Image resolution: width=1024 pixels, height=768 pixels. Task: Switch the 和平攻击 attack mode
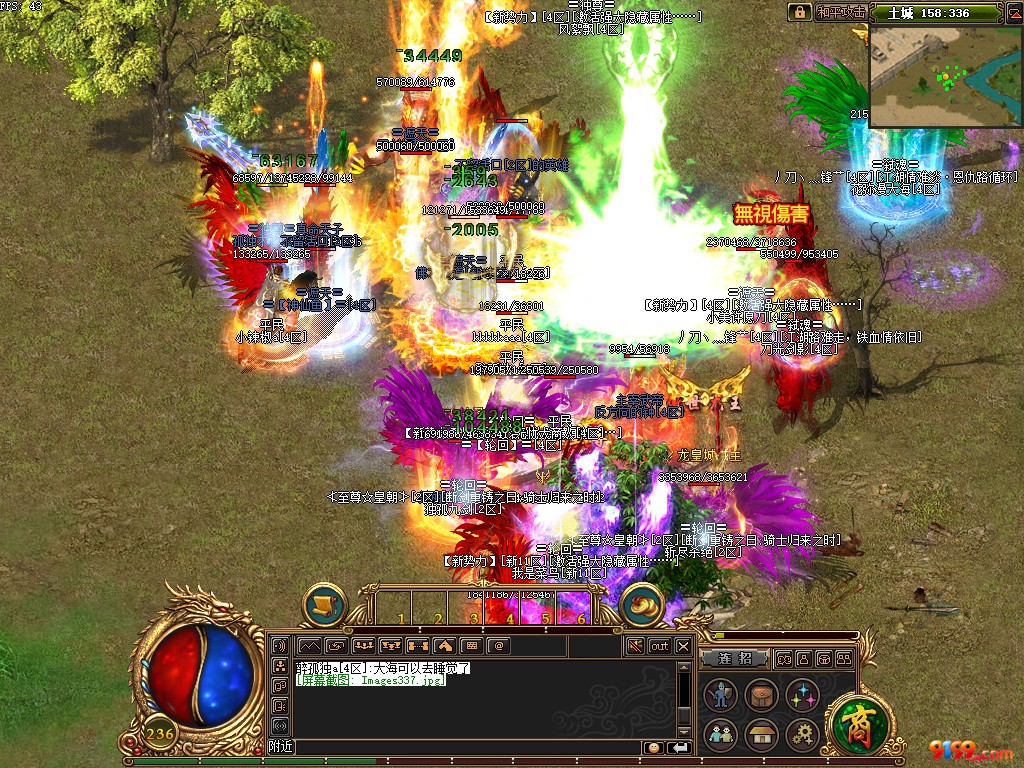840,13
